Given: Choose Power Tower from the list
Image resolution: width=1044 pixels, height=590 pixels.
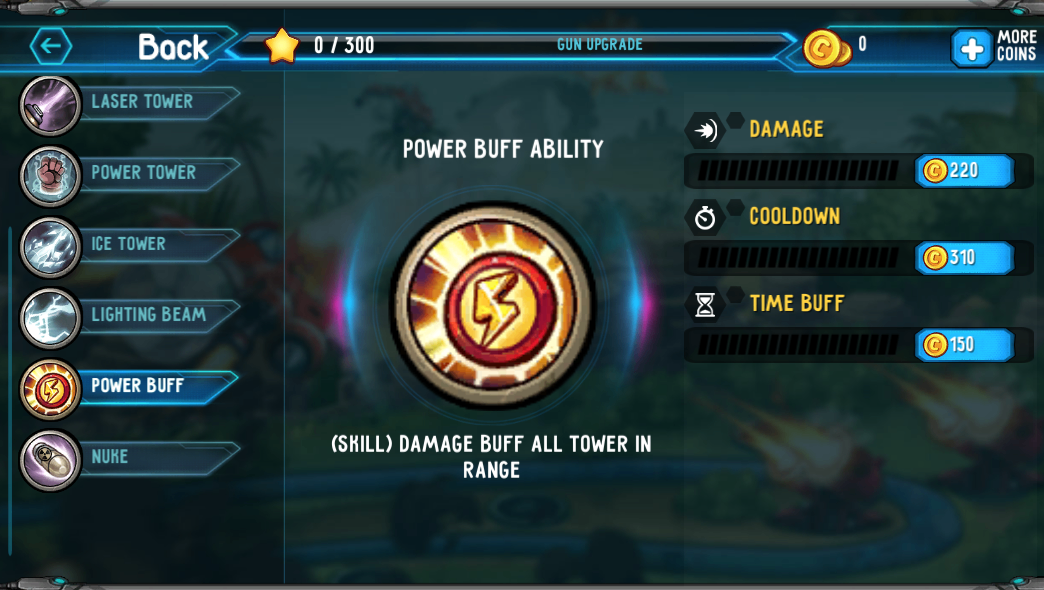Looking at the screenshot, I should (x=143, y=173).
